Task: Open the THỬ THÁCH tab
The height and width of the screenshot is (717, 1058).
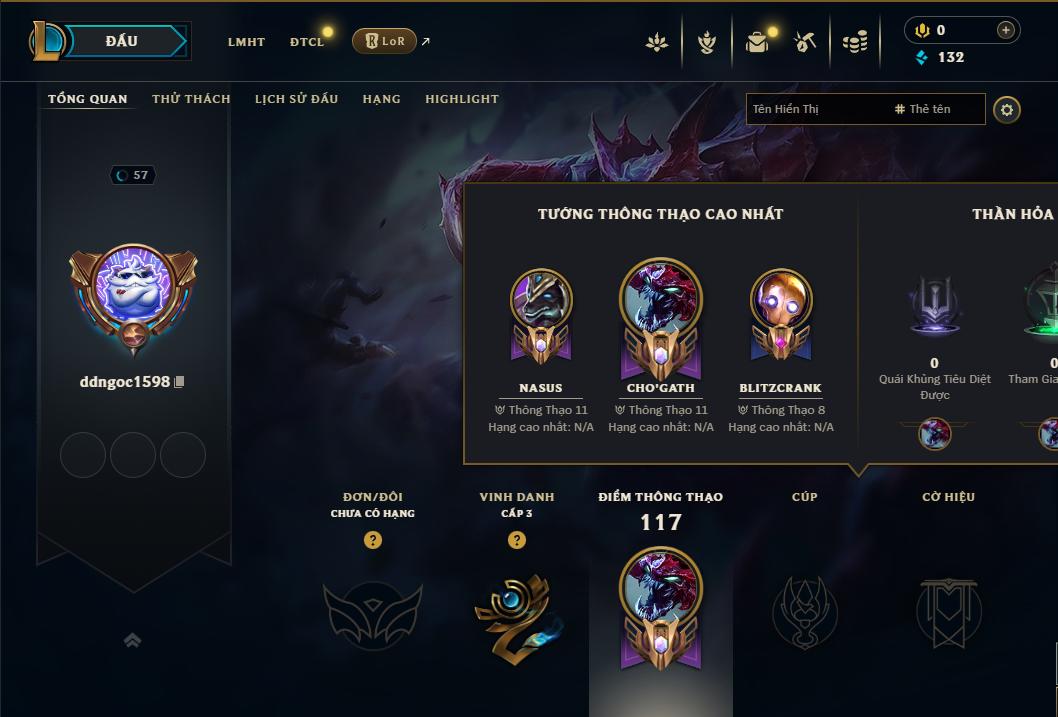Action: [191, 99]
